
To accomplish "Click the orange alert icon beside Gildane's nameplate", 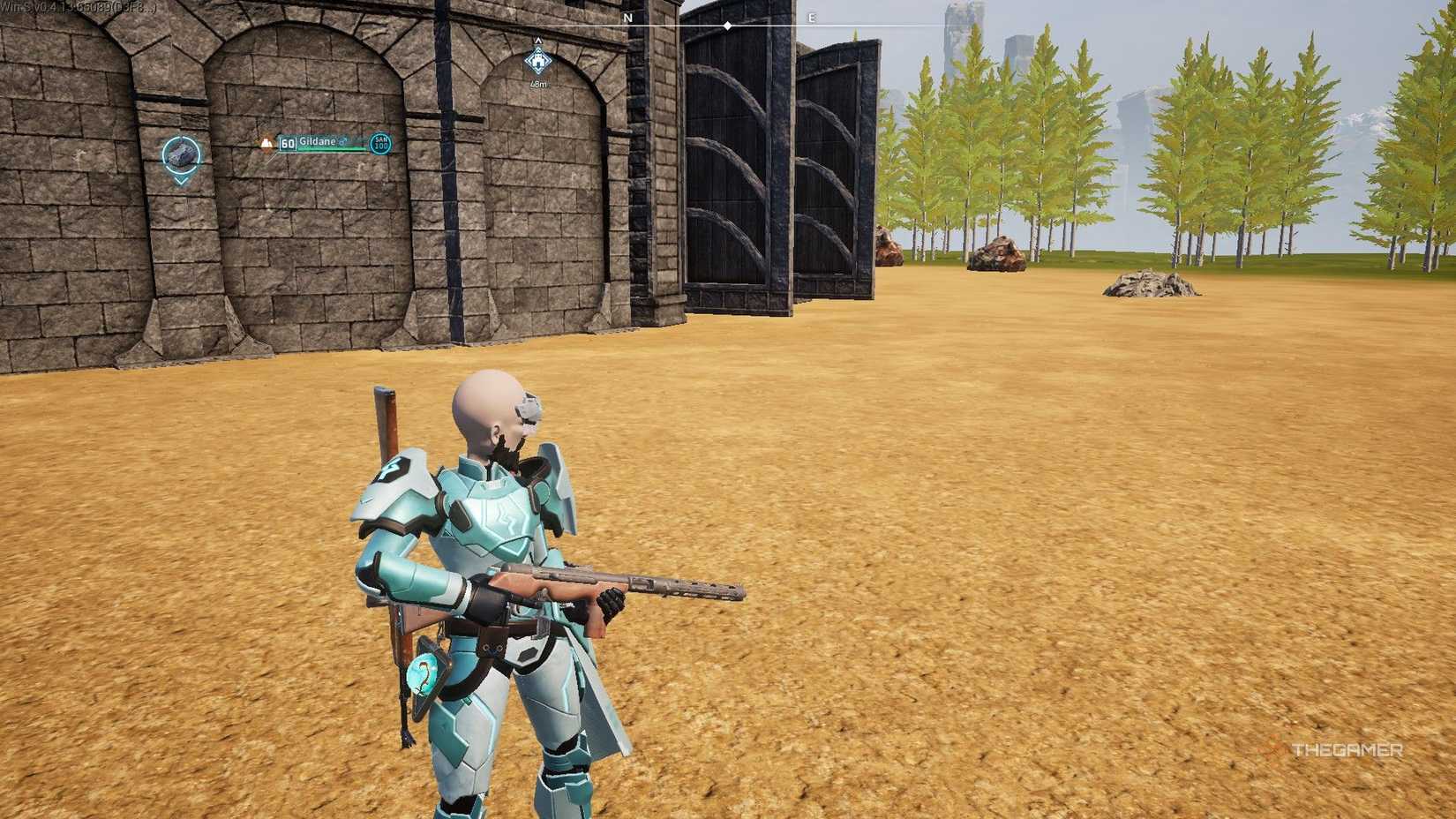I will pos(266,144).
